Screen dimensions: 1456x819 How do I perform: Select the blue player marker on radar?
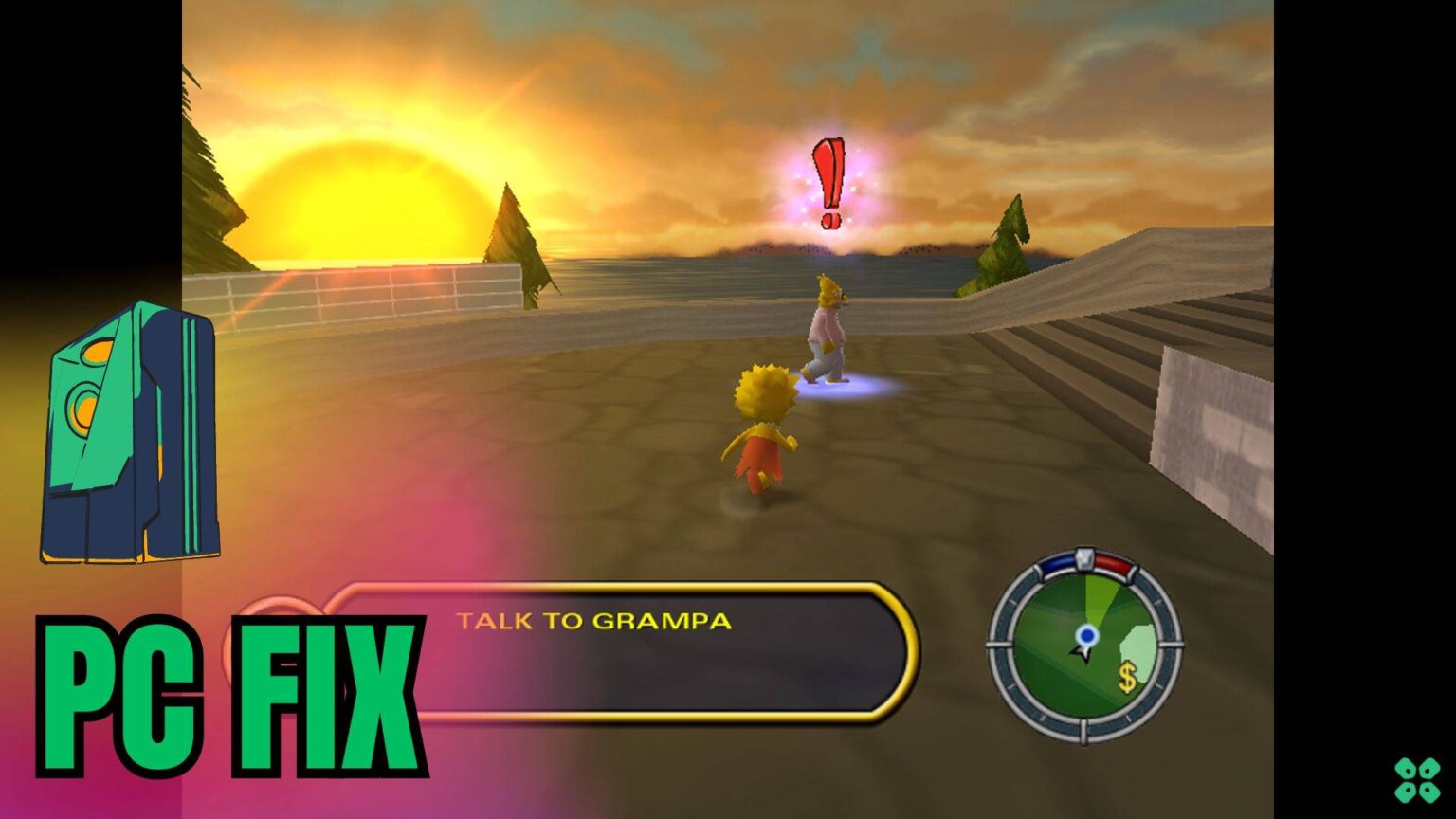1087,635
